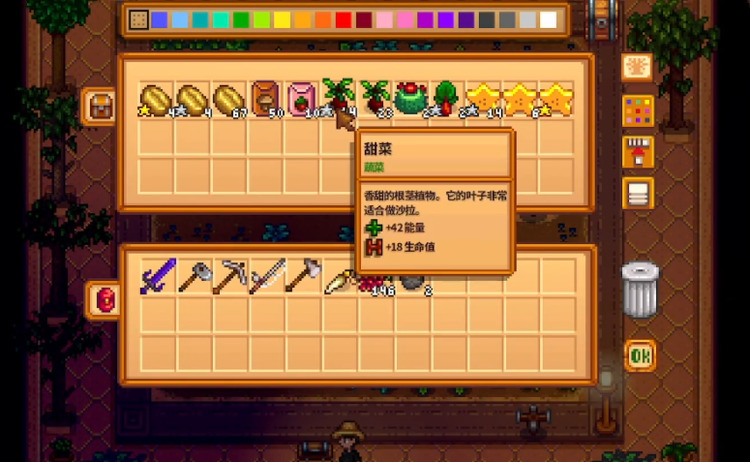Add to existing stacks button
This screenshot has height=462, width=750.
click(637, 152)
